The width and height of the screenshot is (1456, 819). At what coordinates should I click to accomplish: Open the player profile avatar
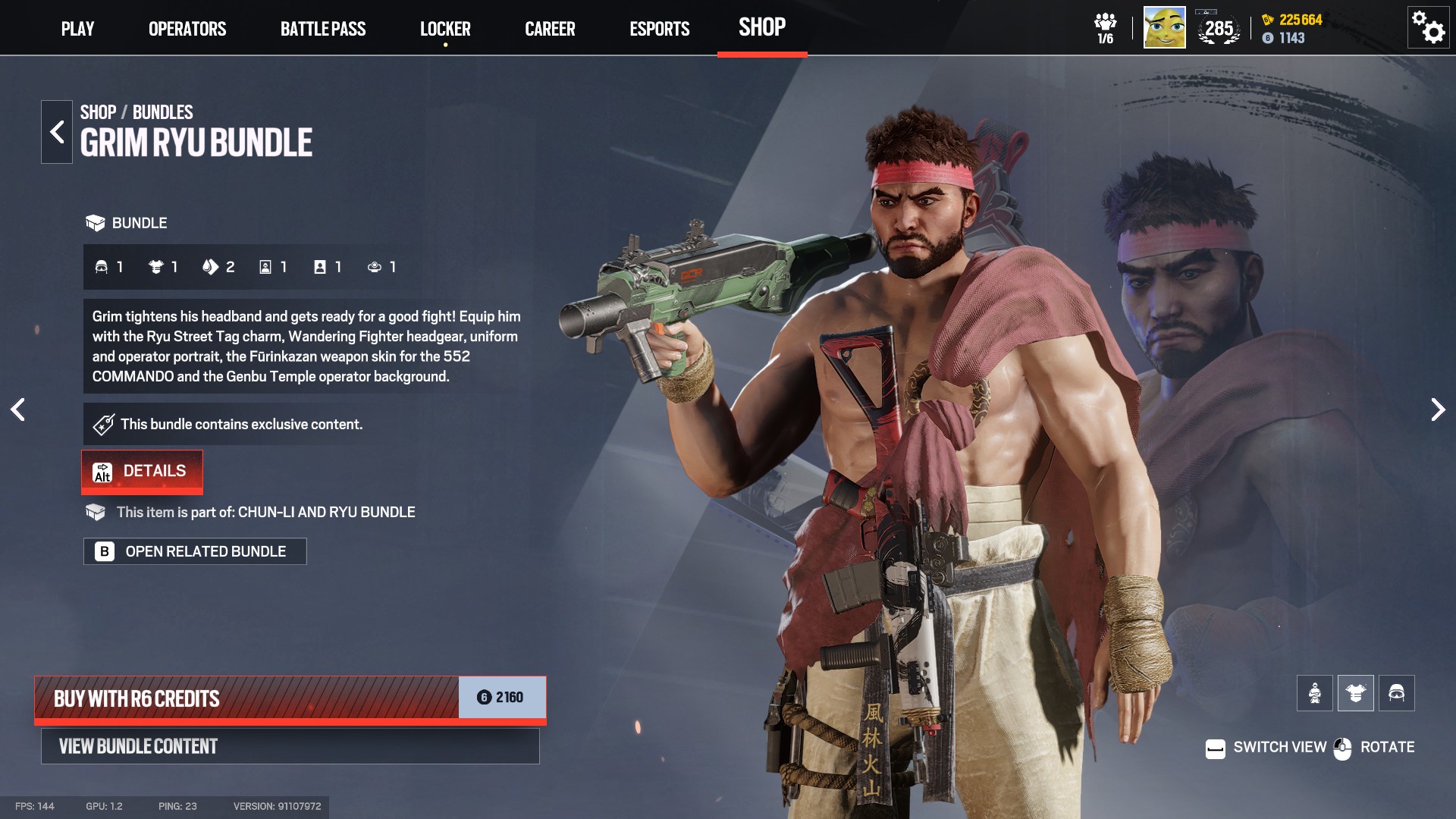1164,28
